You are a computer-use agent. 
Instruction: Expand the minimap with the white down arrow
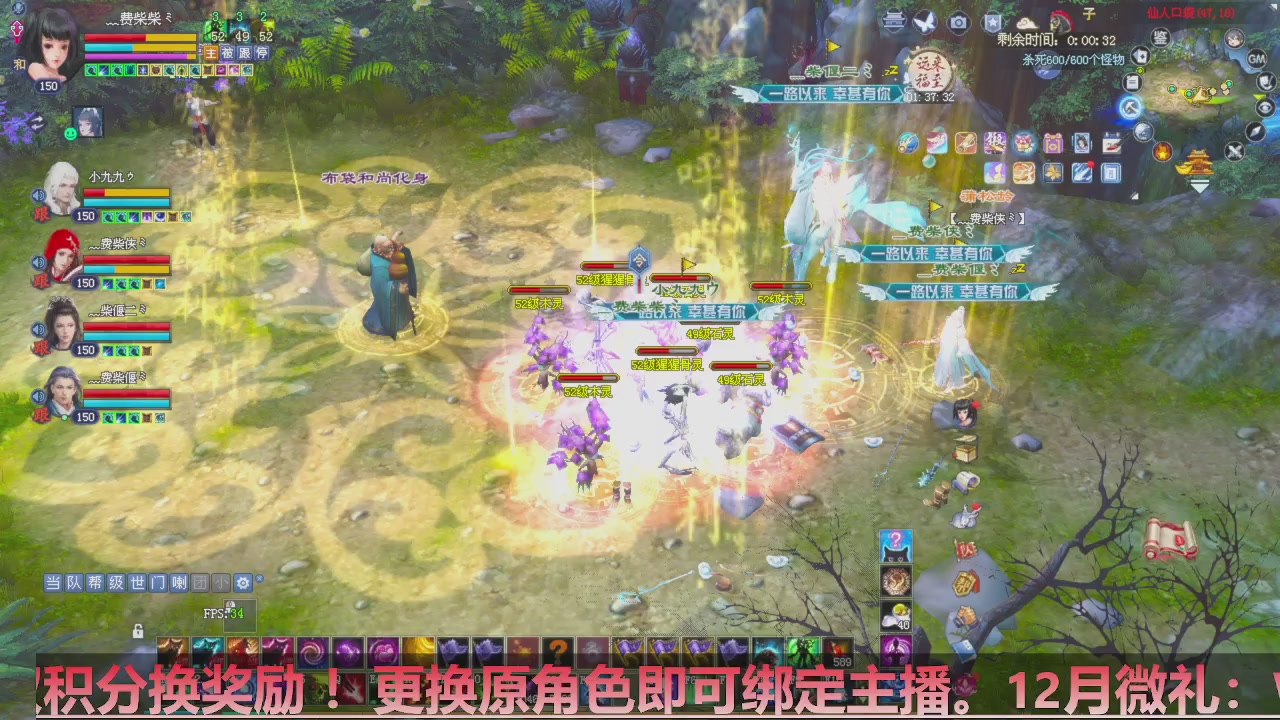1199,185
